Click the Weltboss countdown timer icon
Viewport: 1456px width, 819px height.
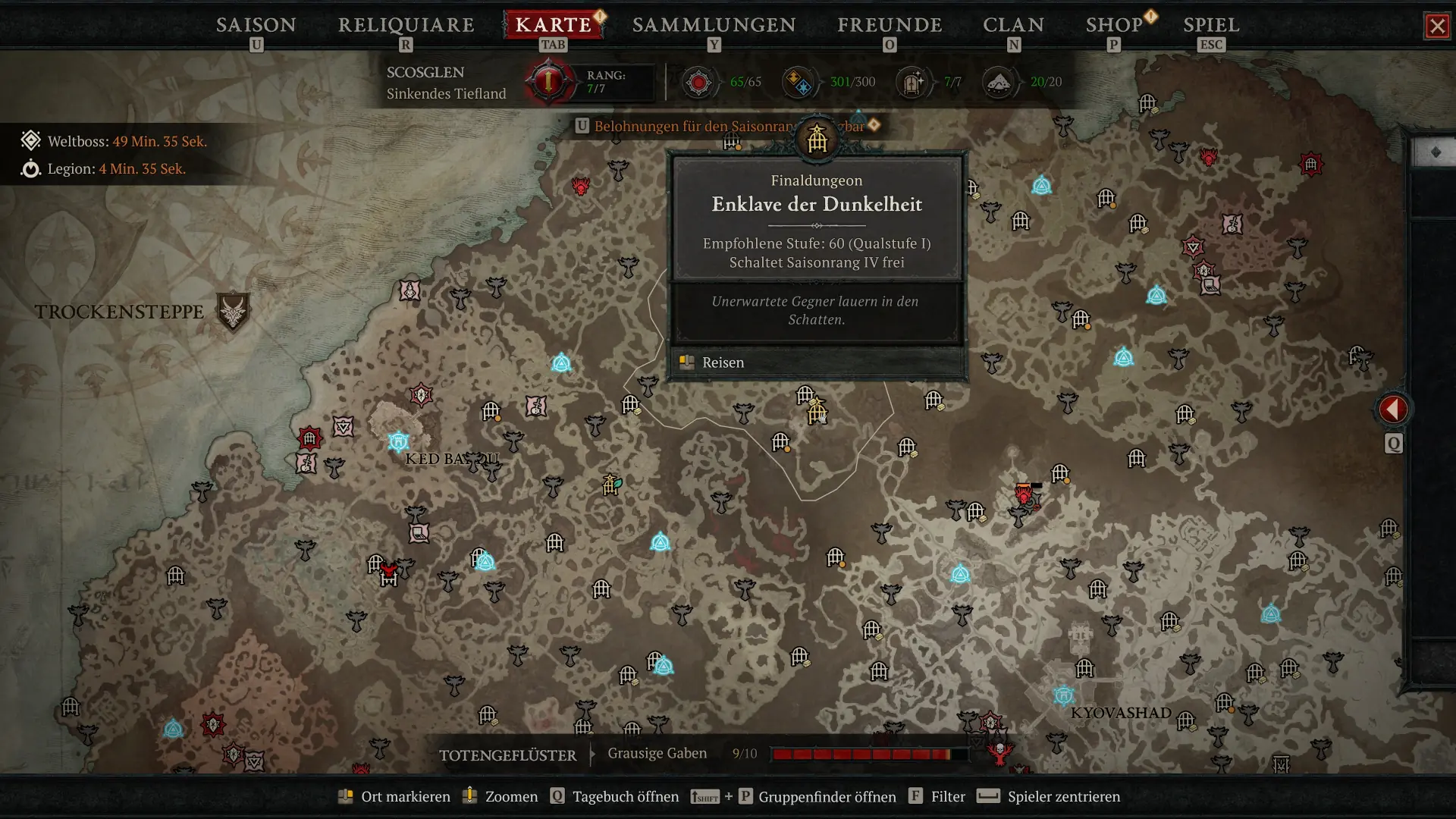click(x=30, y=140)
